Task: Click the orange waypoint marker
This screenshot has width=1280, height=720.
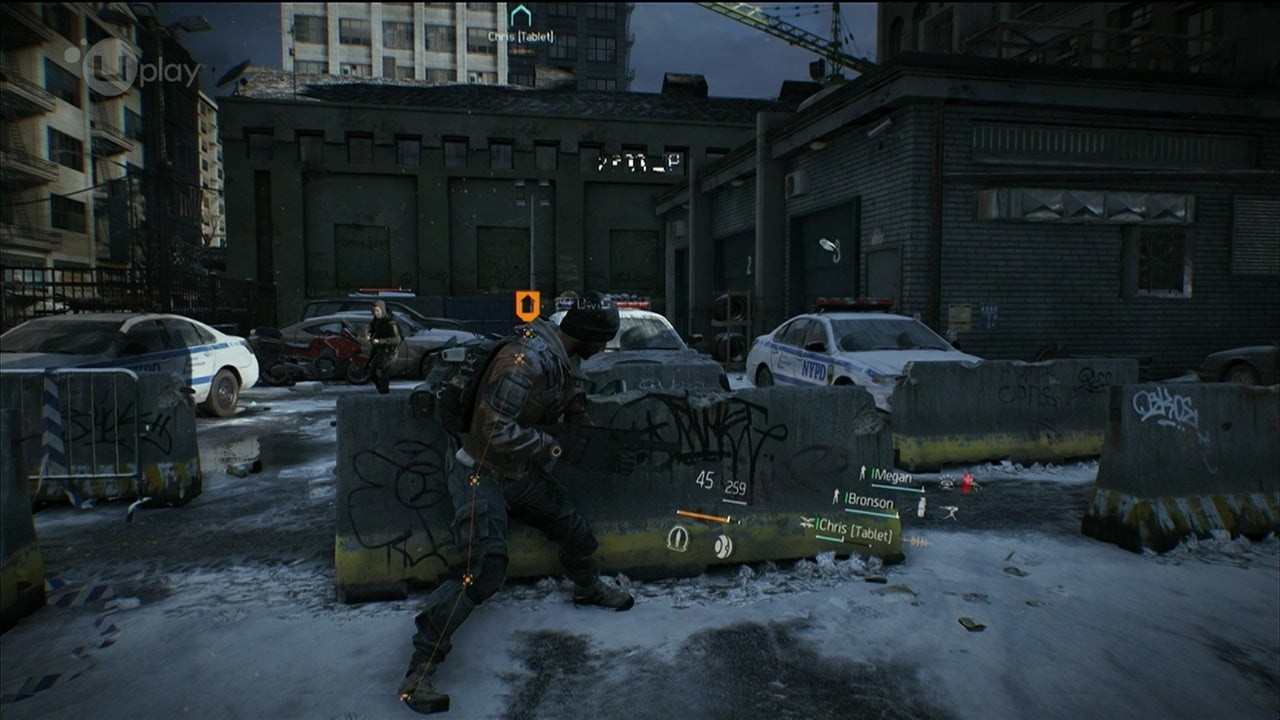Action: pyautogui.click(x=527, y=305)
